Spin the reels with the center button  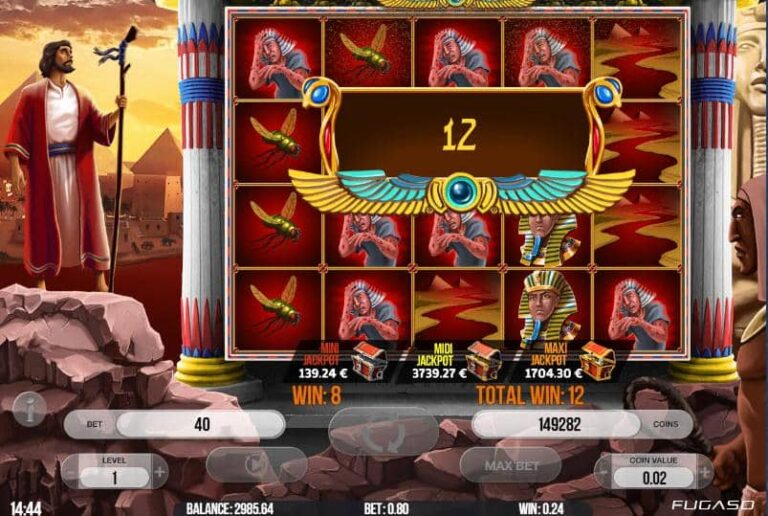pos(384,434)
